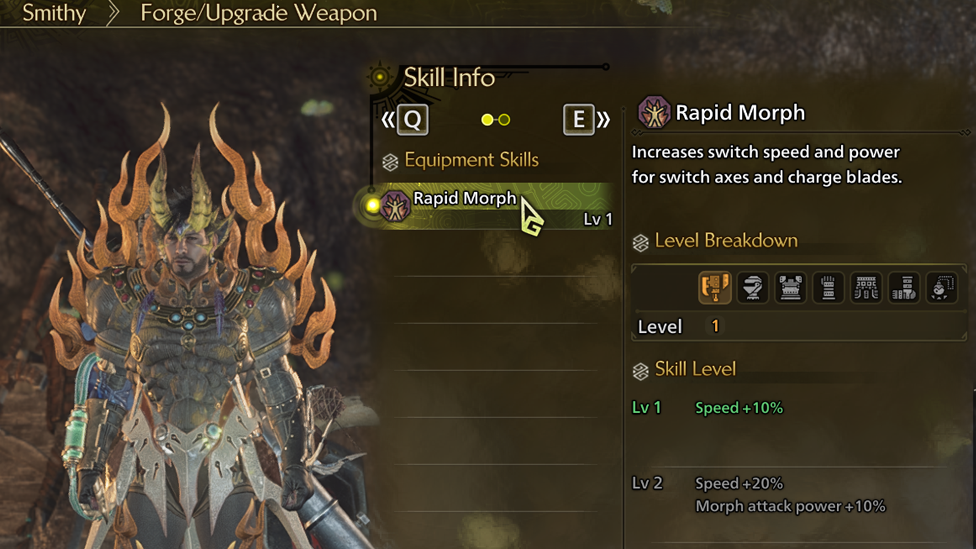Click the waist armor icon in Level Breakdown

pos(866,288)
